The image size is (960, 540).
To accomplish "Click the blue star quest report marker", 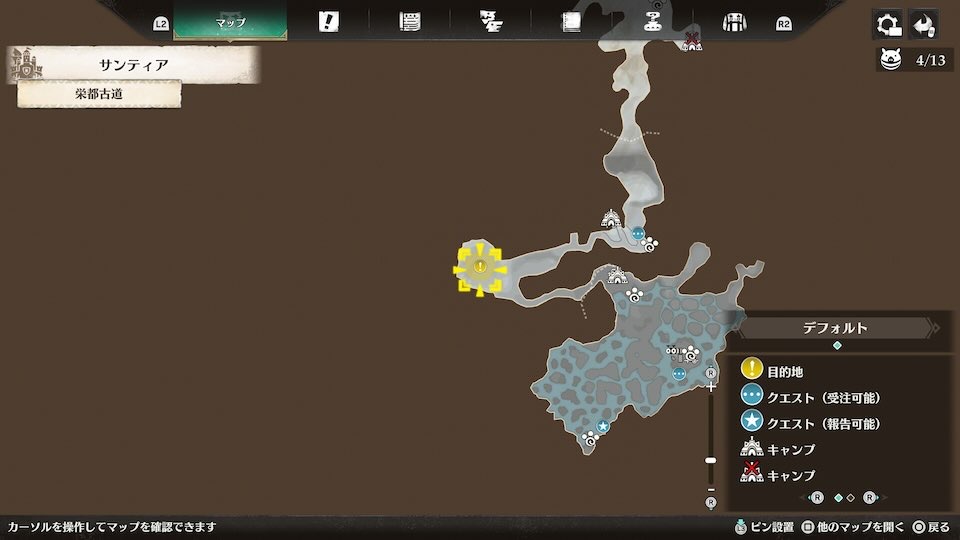I will (603, 427).
